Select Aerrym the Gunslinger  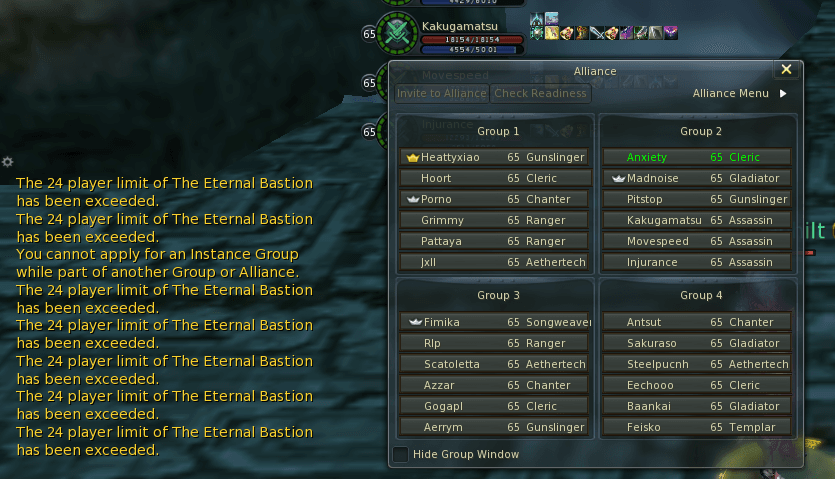494,427
